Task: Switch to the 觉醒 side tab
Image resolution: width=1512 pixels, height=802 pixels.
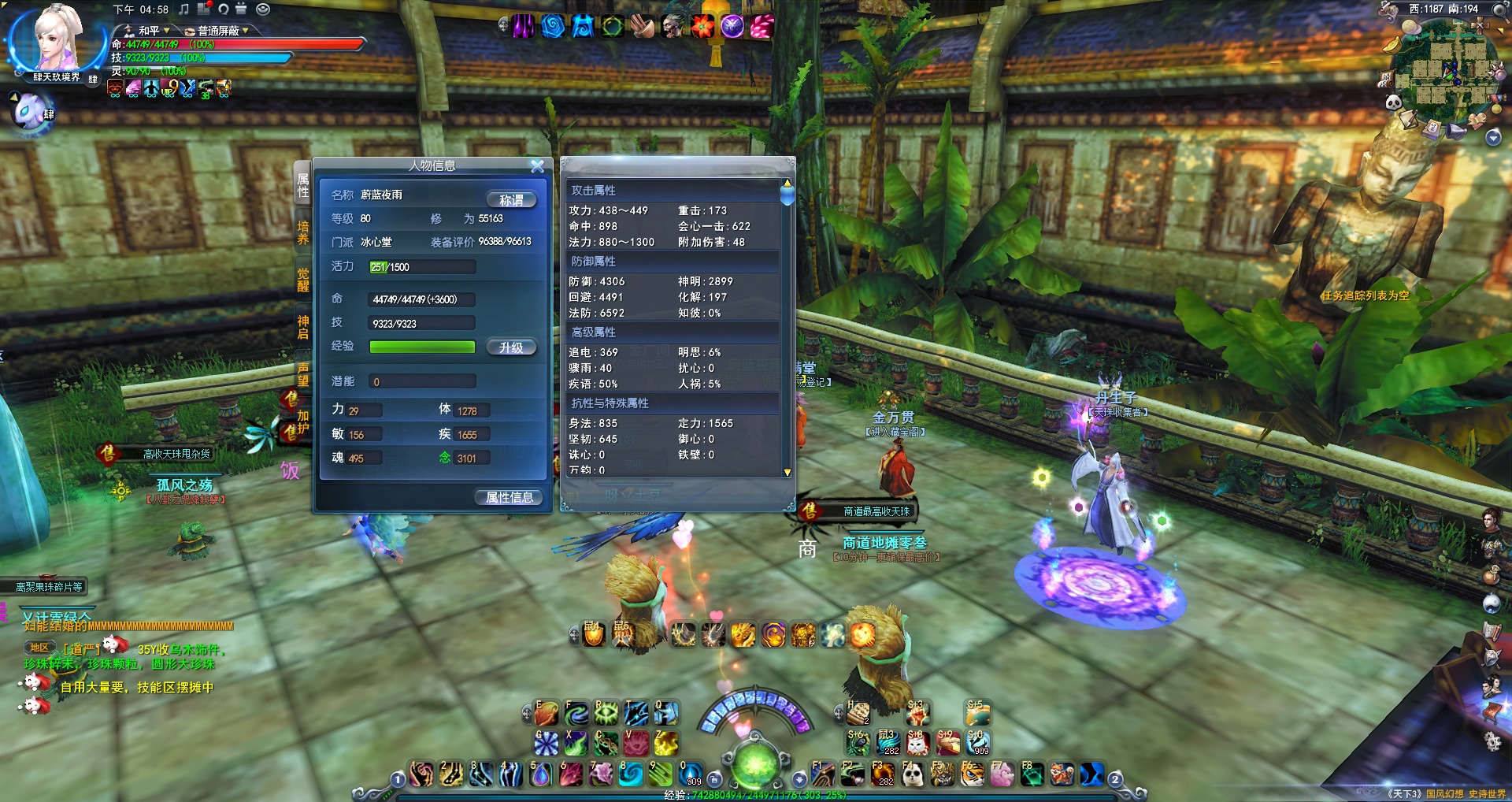Action: click(x=303, y=280)
